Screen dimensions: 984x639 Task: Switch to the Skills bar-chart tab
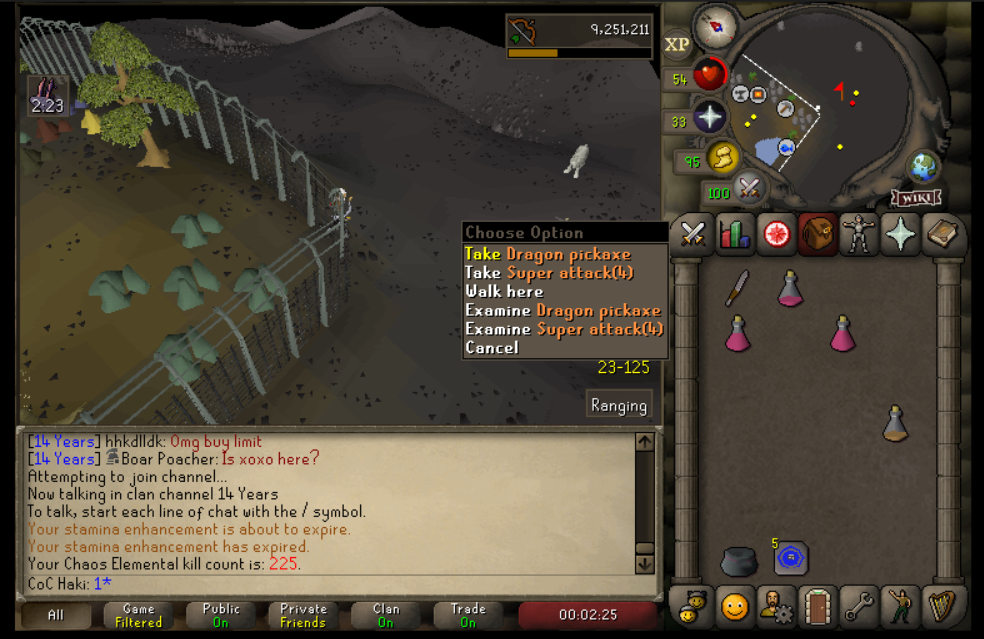[735, 235]
